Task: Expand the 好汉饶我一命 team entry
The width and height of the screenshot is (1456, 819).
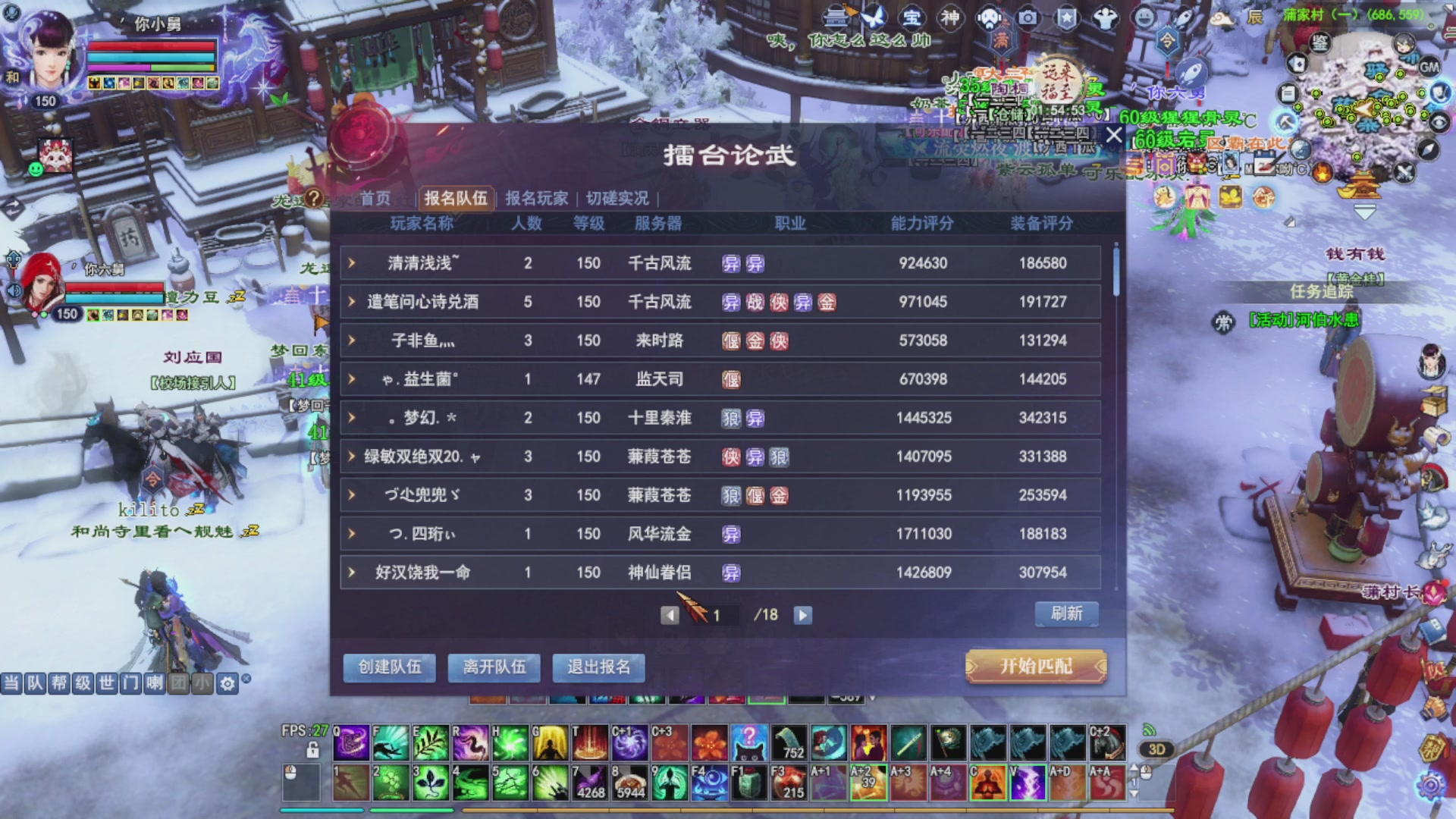Action: point(351,573)
